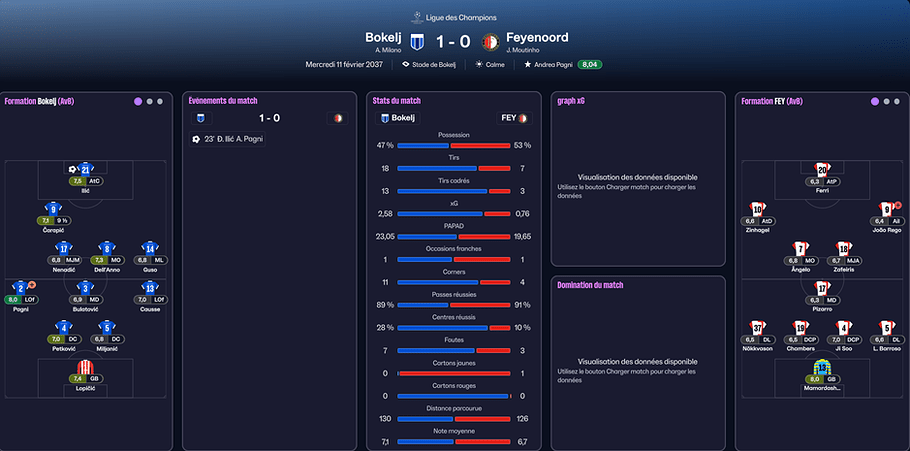
Task: Choose Čorapić in the Bokelj formation
Action: 53,212
